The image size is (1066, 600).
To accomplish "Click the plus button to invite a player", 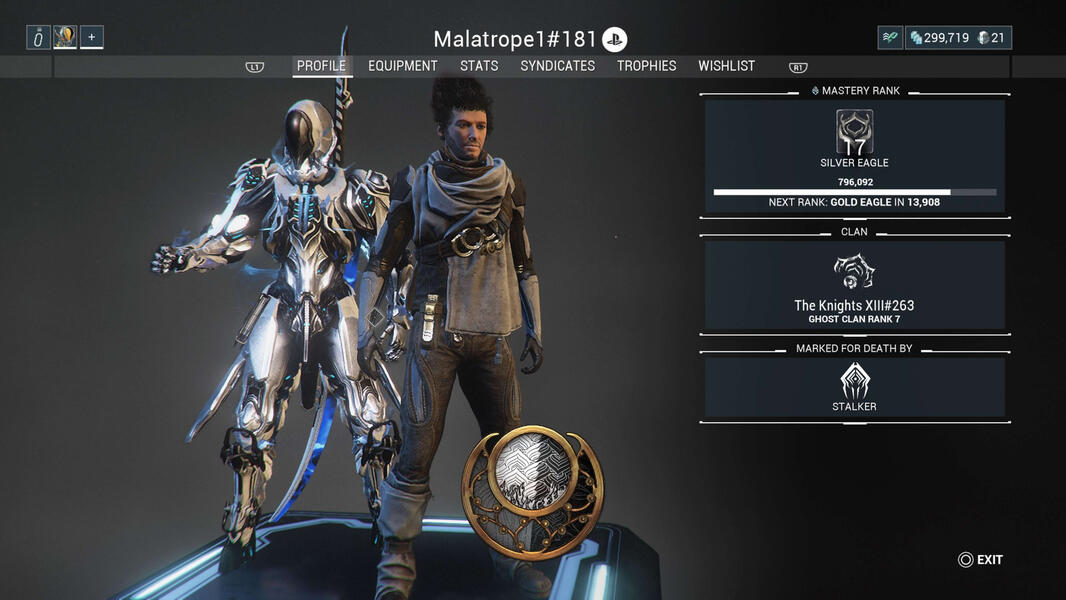I will point(91,38).
